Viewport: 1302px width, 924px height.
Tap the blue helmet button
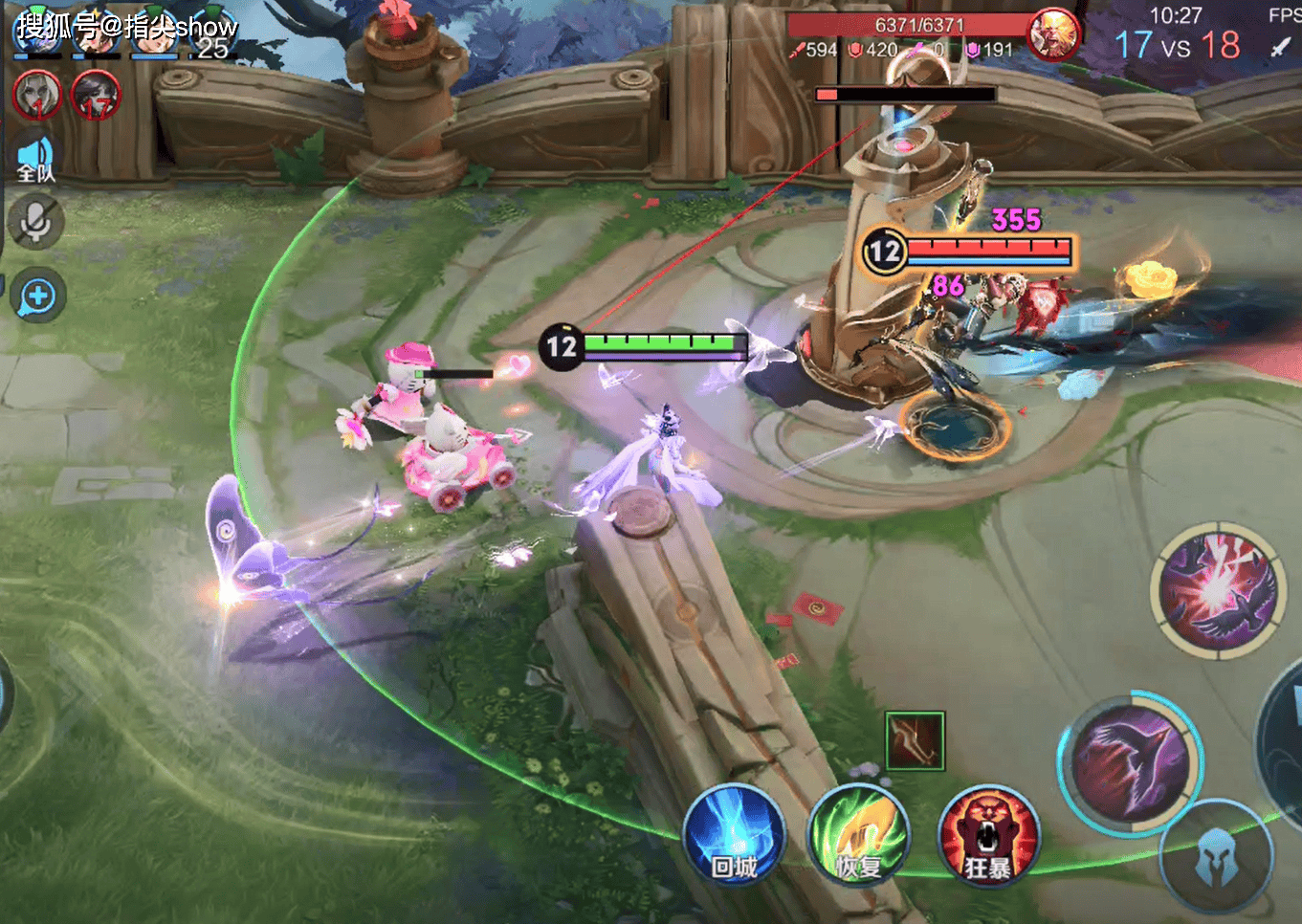[1216, 856]
